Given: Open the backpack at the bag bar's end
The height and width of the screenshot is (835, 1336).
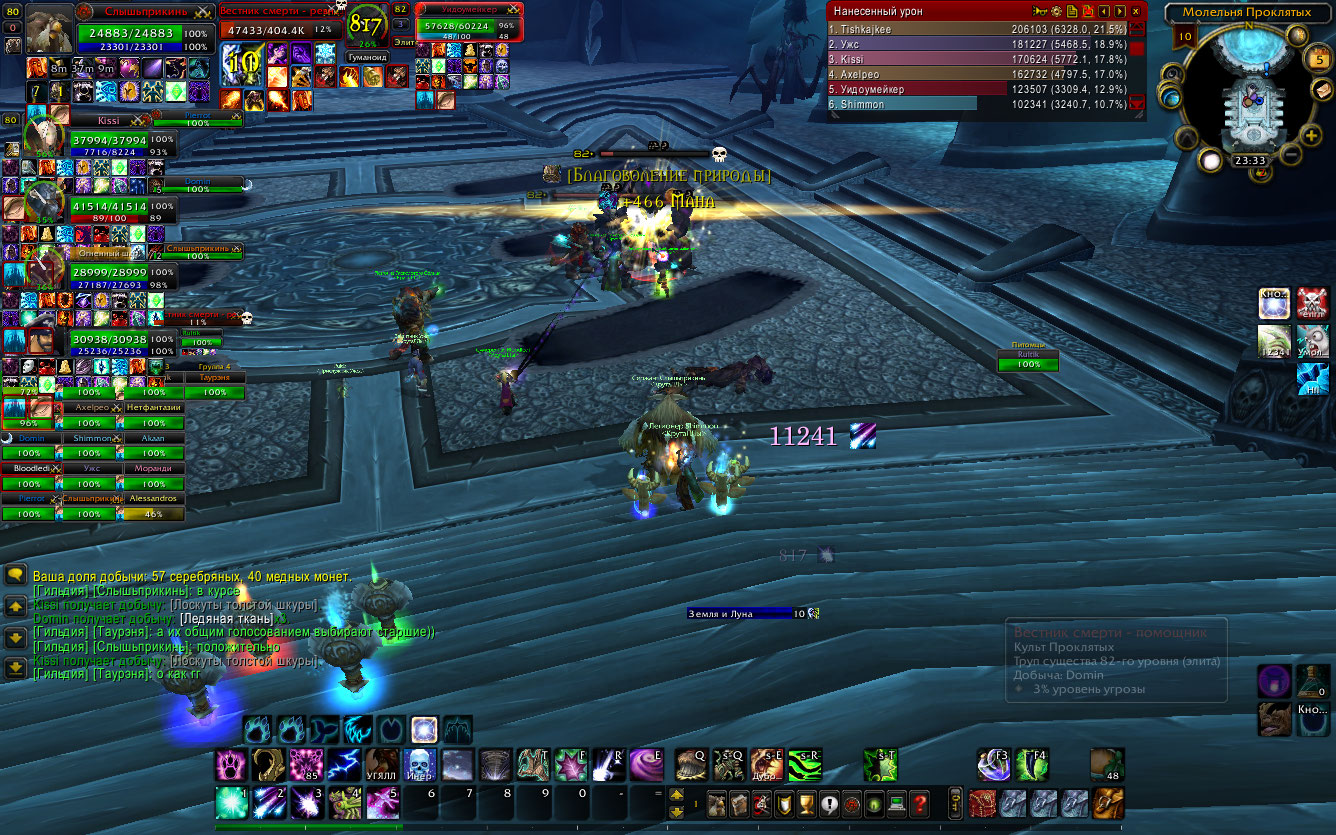Looking at the screenshot, I should 1108,803.
